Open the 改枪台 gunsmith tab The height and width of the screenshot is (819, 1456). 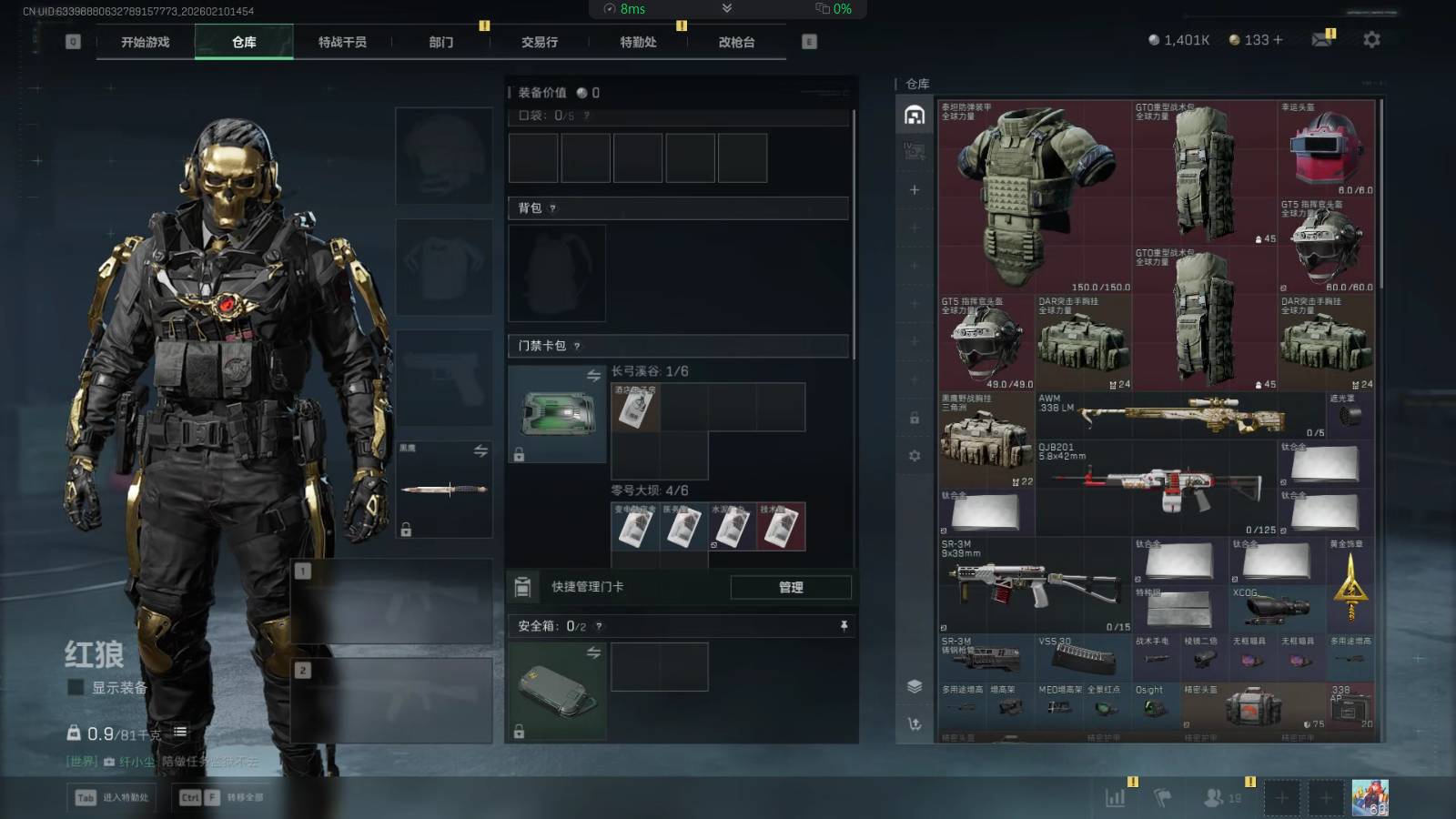pos(736,43)
